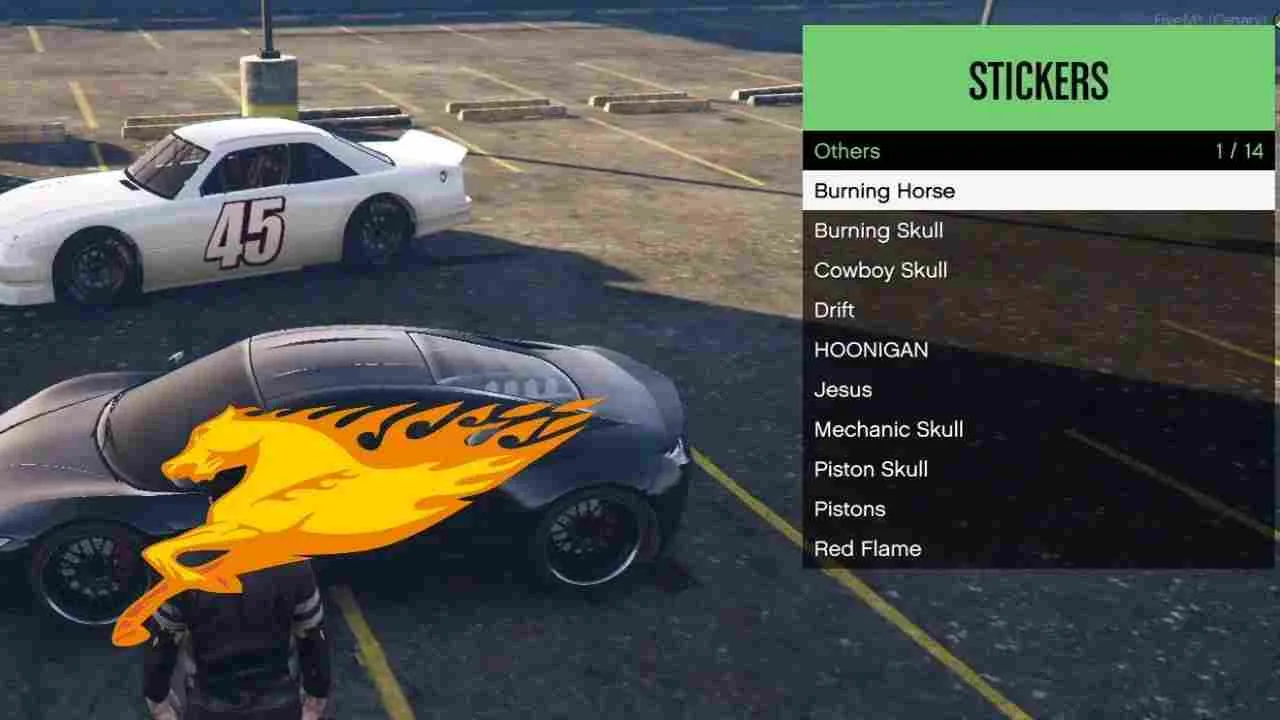Choose the Mechanic Skull sticker

889,429
